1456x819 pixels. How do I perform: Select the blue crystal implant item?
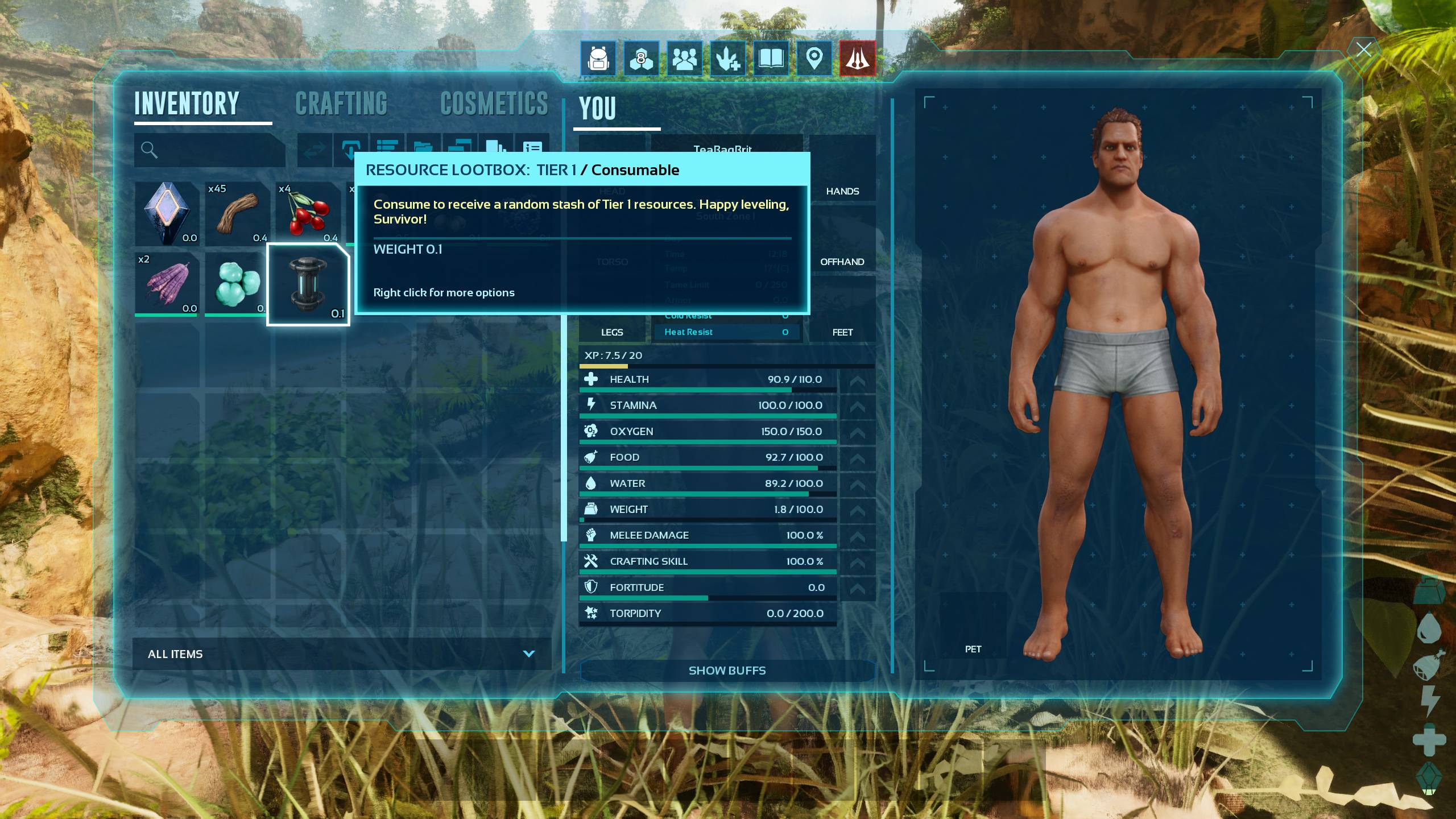pos(167,213)
